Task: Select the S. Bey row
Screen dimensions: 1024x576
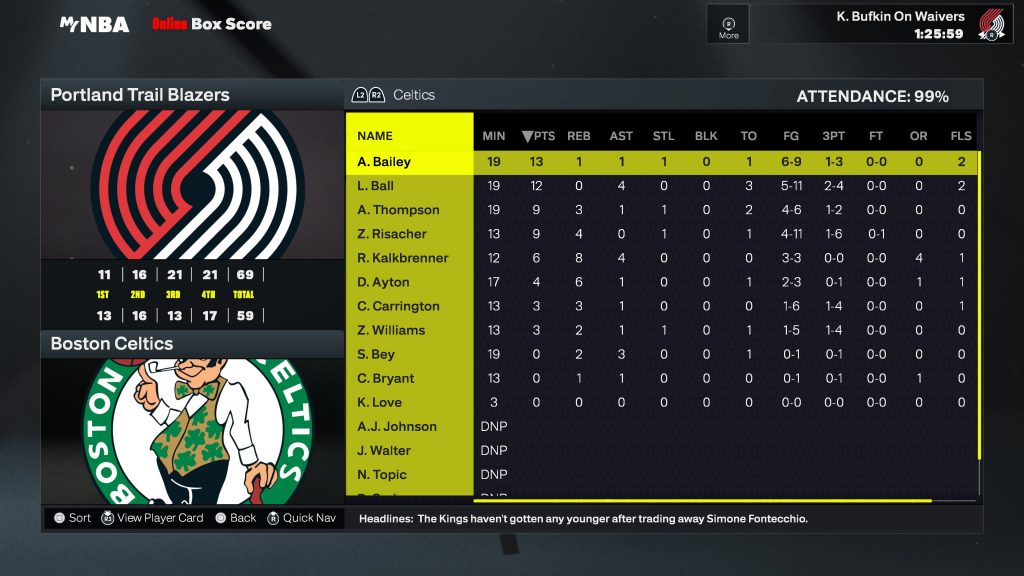Action: (376, 354)
